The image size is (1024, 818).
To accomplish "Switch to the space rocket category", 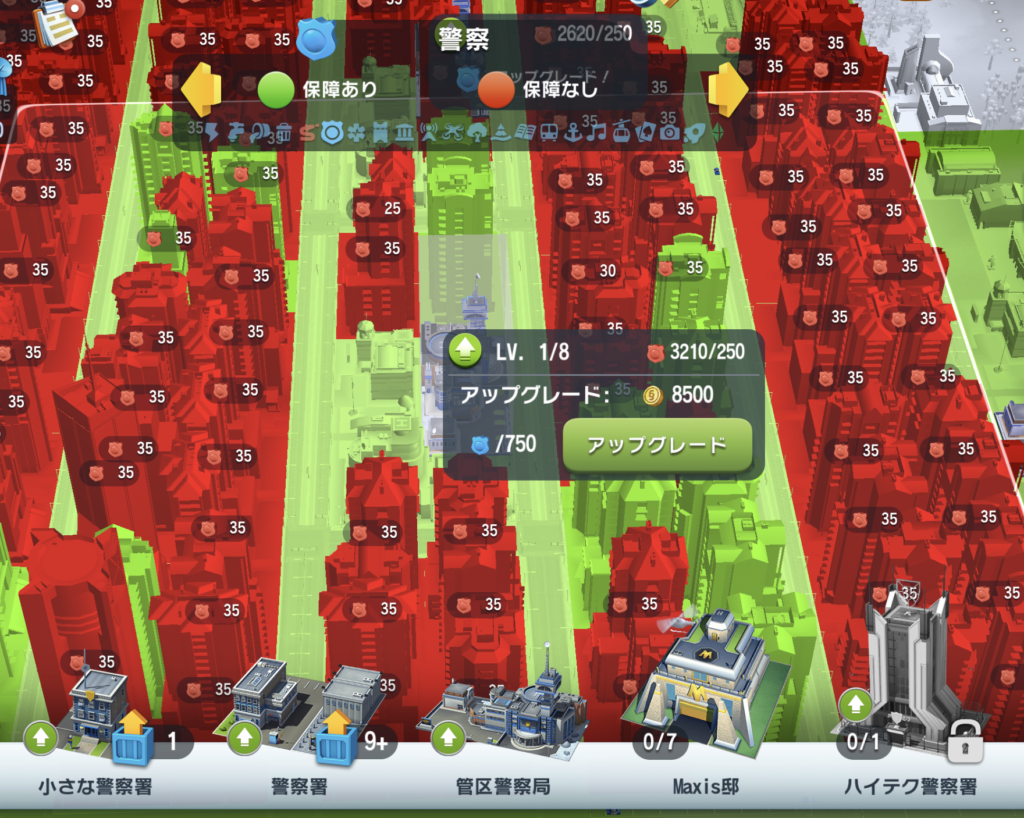I will 693,131.
